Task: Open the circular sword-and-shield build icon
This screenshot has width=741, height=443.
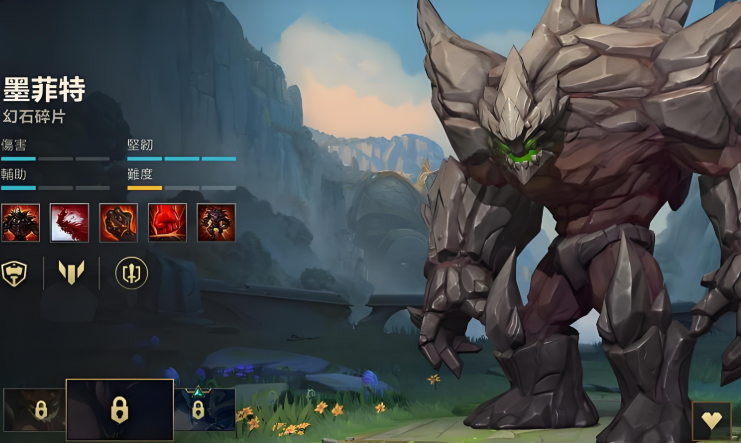Action: (131, 272)
